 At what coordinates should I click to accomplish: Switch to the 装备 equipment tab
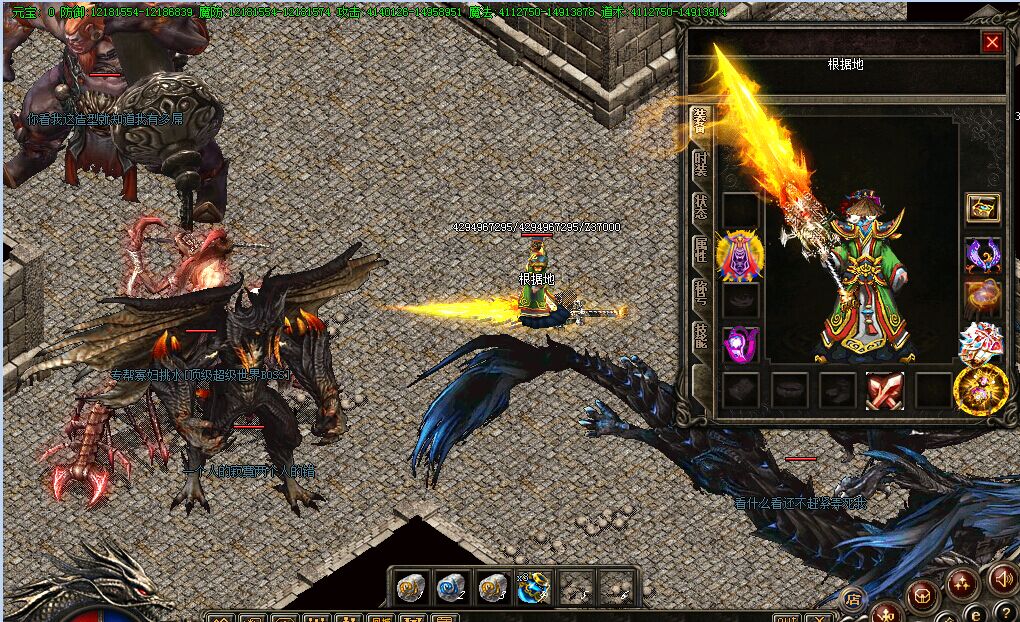point(700,122)
